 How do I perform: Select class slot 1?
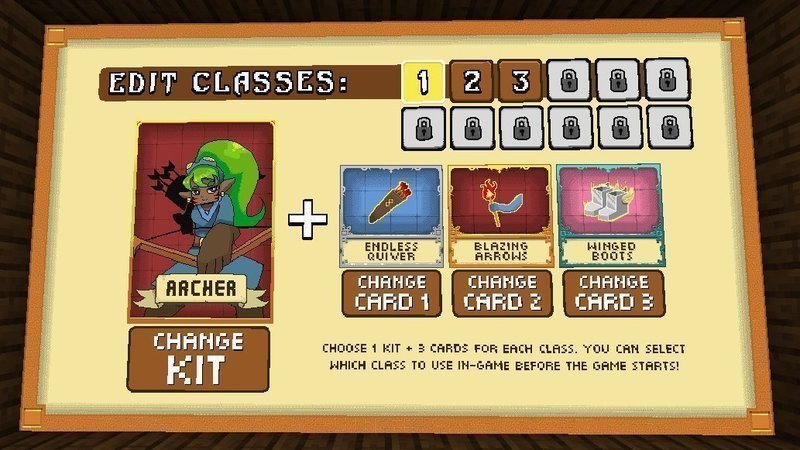click(x=423, y=81)
